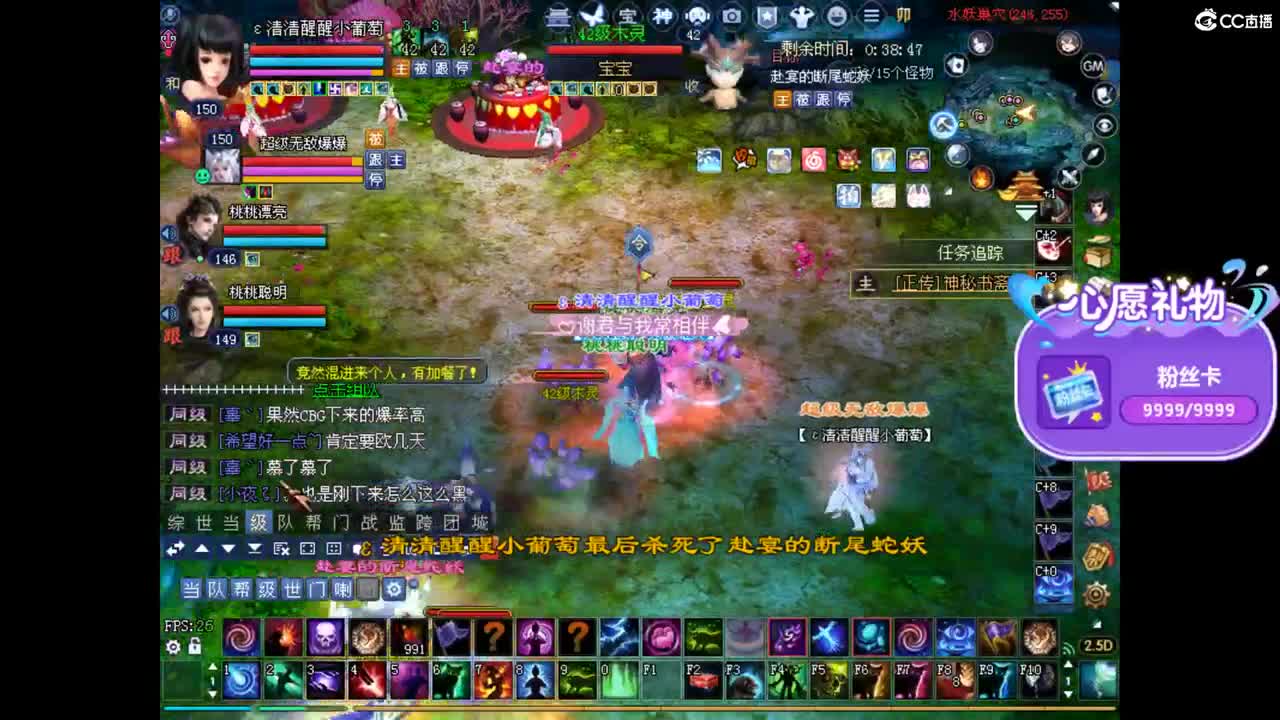Click the 粉丝卡 9999/9999 progress bar
This screenshot has height=720, width=1280.
(1190, 410)
